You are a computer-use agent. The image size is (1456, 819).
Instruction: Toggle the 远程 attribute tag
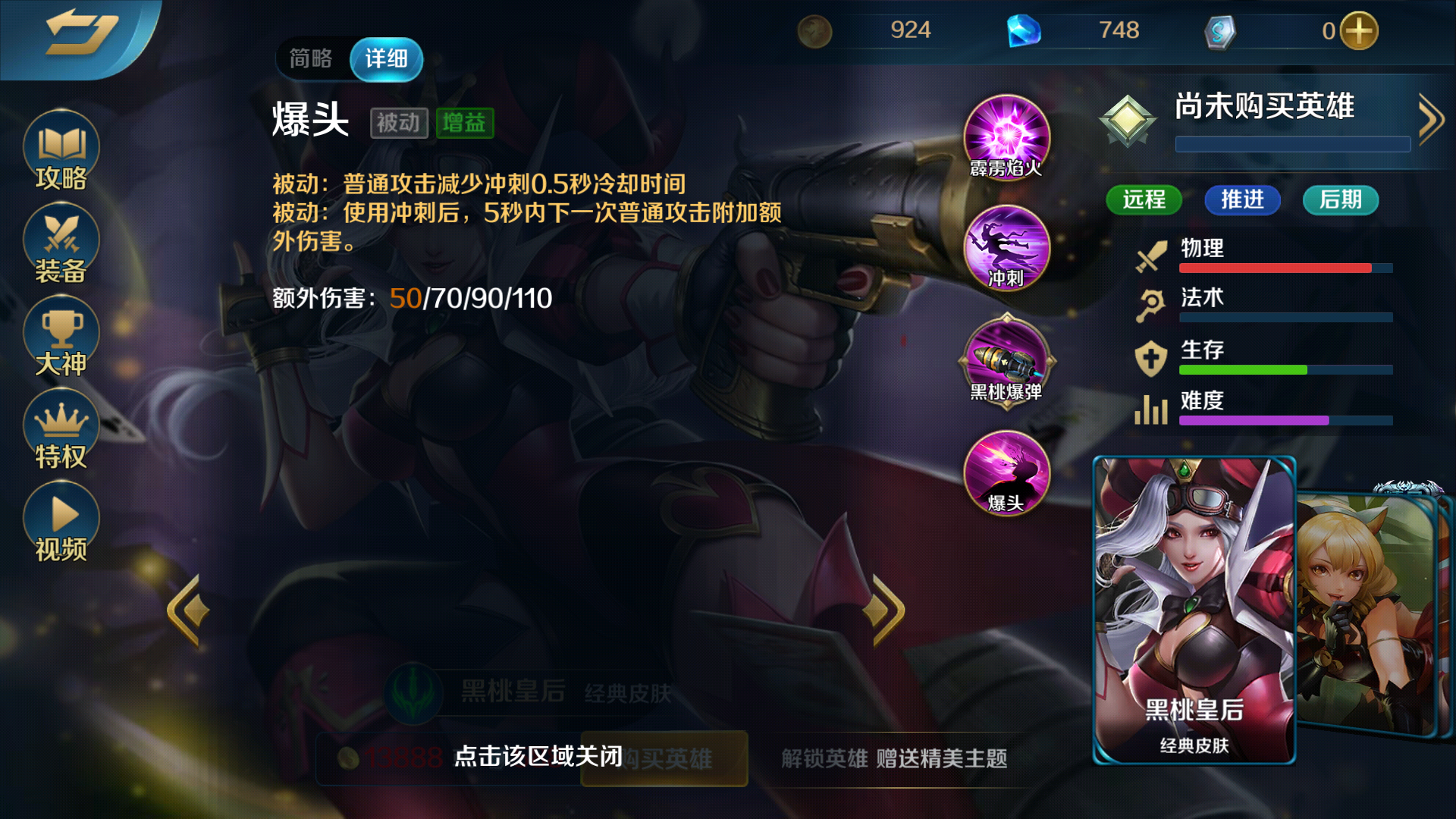point(1144,200)
